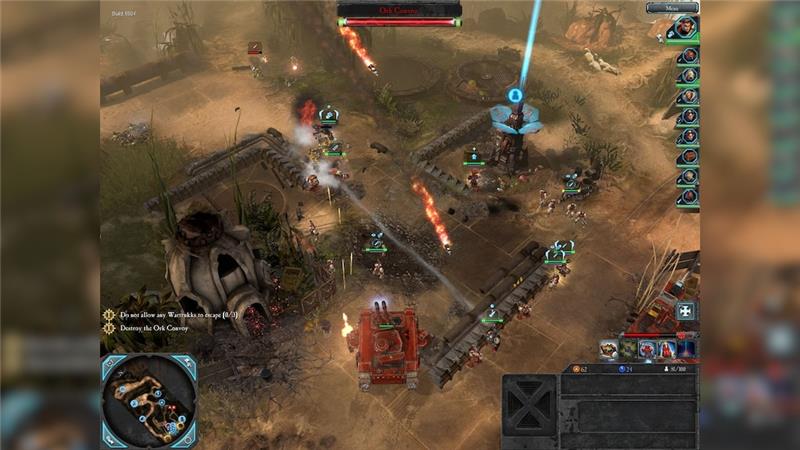The image size is (800, 450).
Task: Activate the green terrain global ability
Action: (x=628, y=348)
